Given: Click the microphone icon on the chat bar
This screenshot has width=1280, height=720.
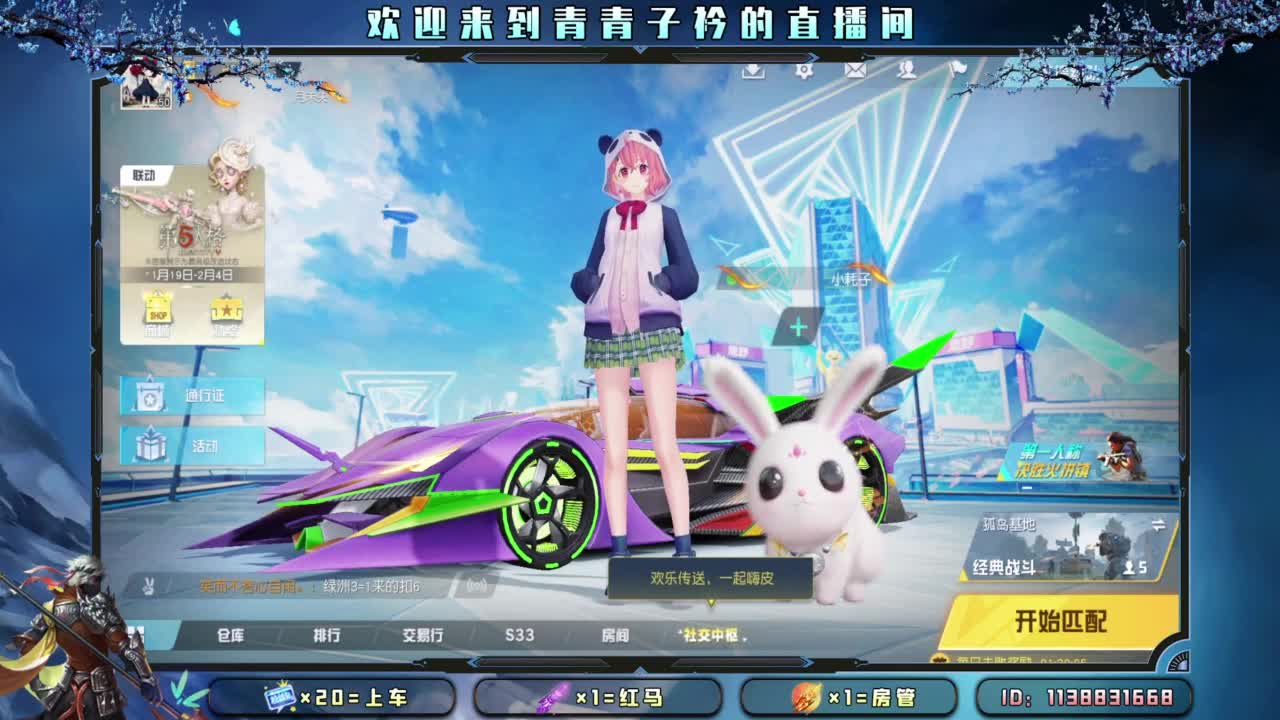Looking at the screenshot, I should [x=477, y=587].
